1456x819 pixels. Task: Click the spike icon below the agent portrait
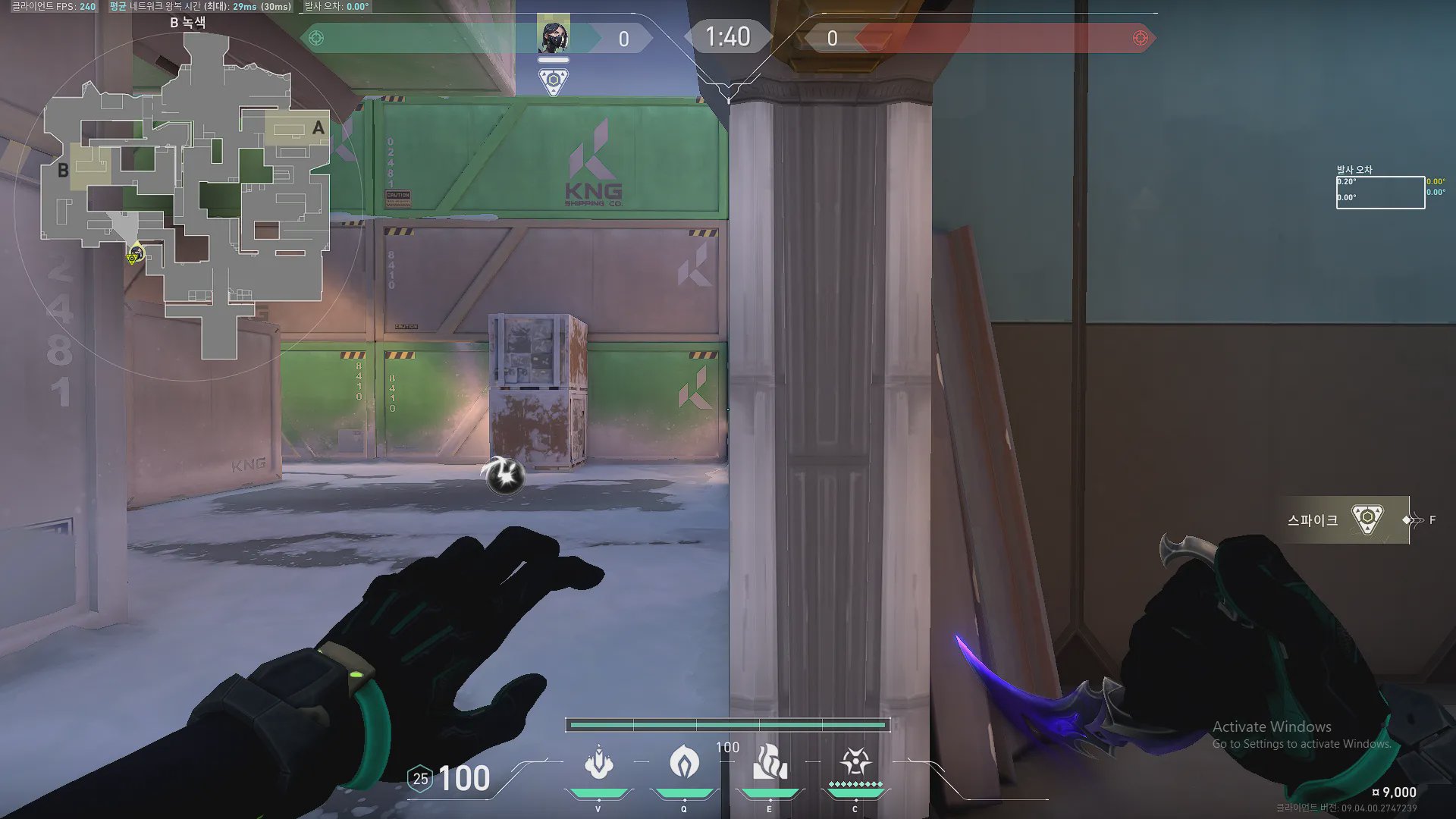553,80
